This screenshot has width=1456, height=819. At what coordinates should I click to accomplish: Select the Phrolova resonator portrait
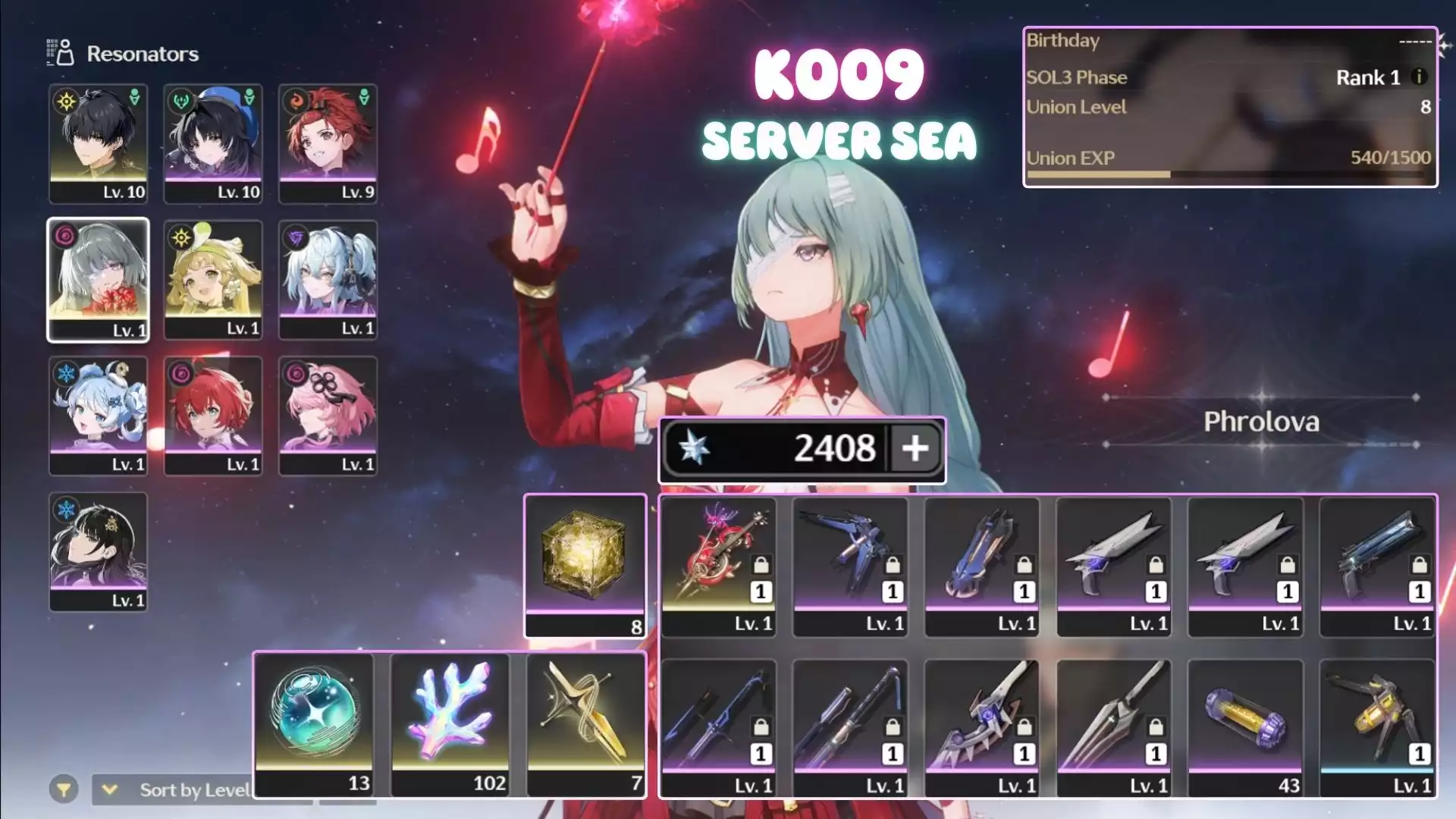tap(98, 279)
